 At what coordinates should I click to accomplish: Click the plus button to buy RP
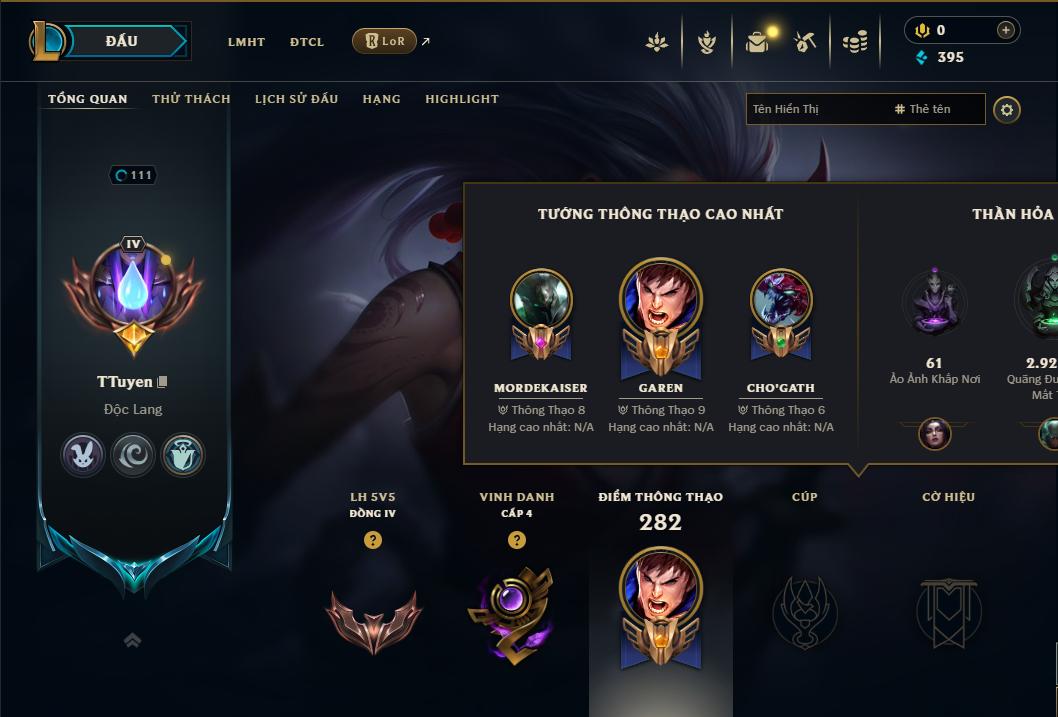tap(1006, 30)
